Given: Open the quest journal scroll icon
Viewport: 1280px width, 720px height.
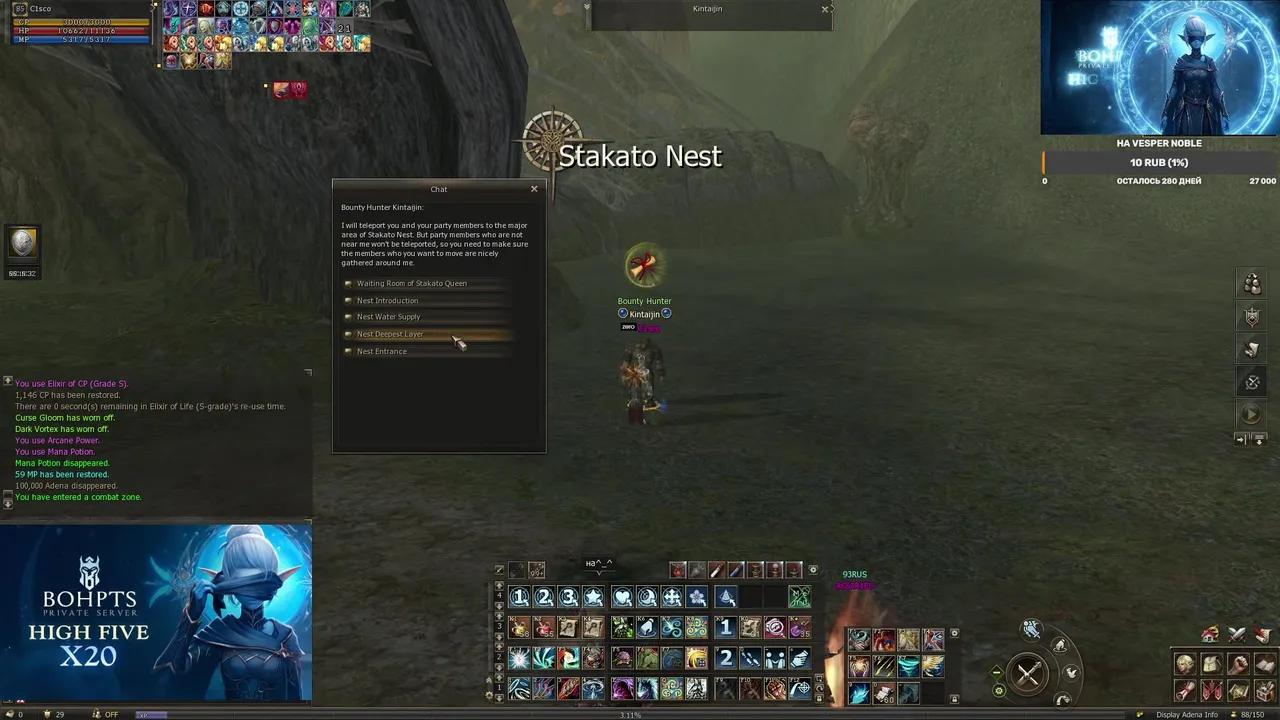Looking at the screenshot, I should [1183, 690].
